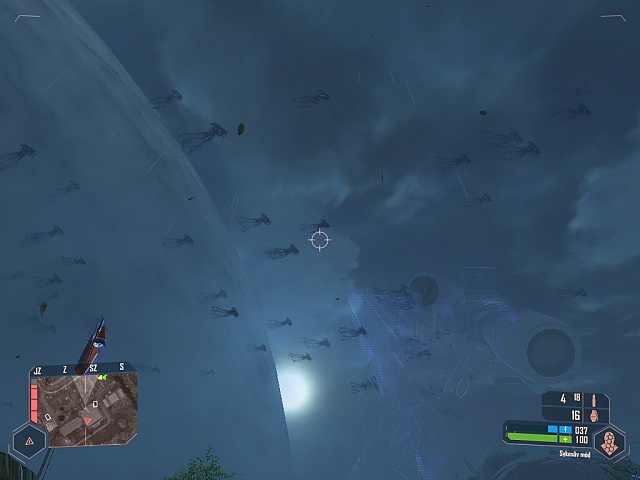The width and height of the screenshot is (640, 480).
Task: Click the red player triangle marker on minimap
Action: (x=88, y=422)
